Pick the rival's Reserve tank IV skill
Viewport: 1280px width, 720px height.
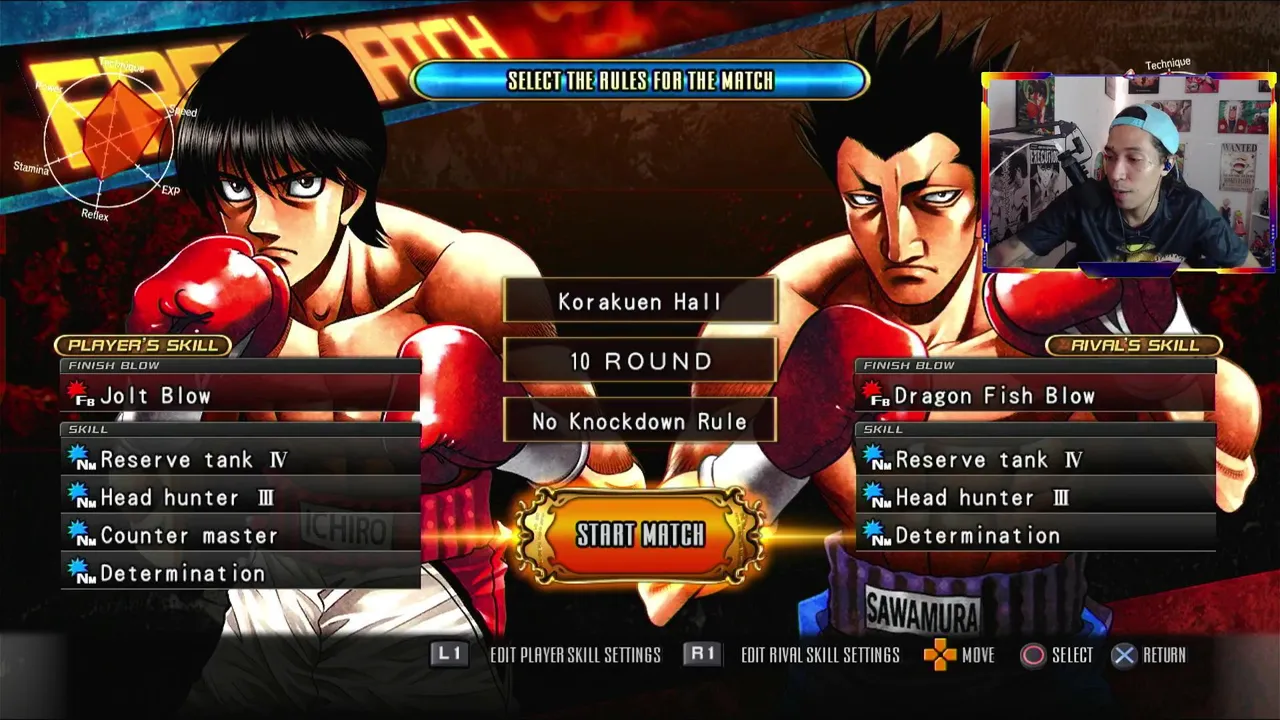(1035, 460)
